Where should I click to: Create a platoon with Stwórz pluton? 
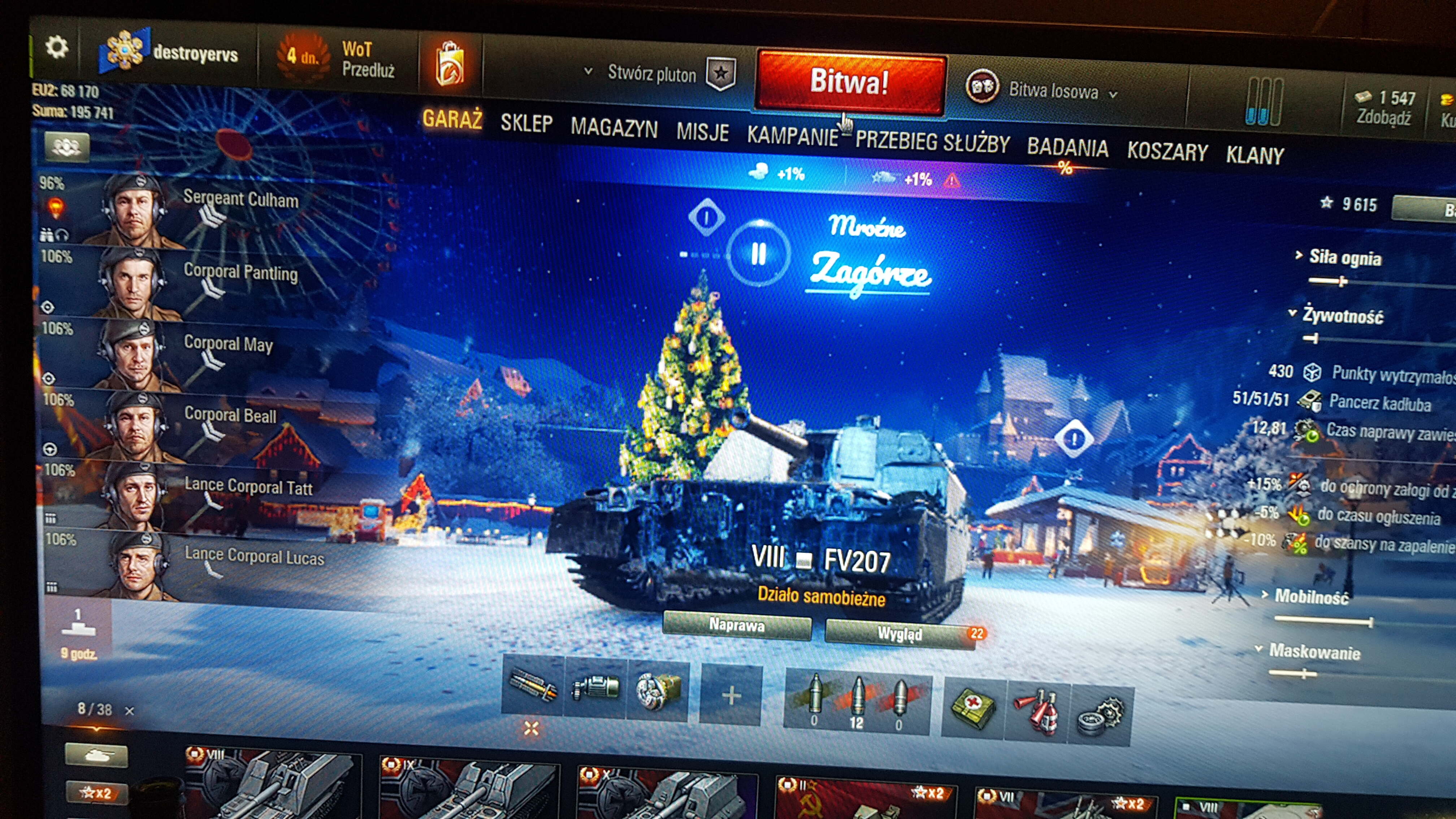652,74
